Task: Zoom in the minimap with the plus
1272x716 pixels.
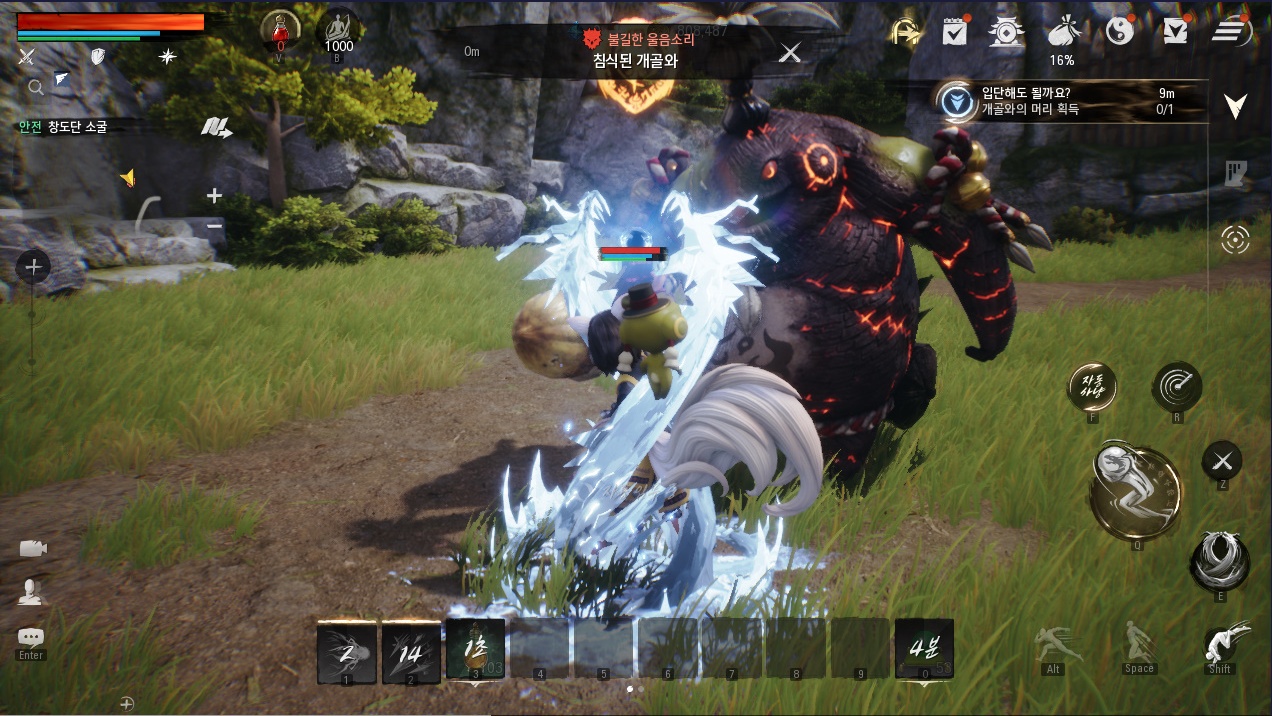Action: [x=214, y=196]
